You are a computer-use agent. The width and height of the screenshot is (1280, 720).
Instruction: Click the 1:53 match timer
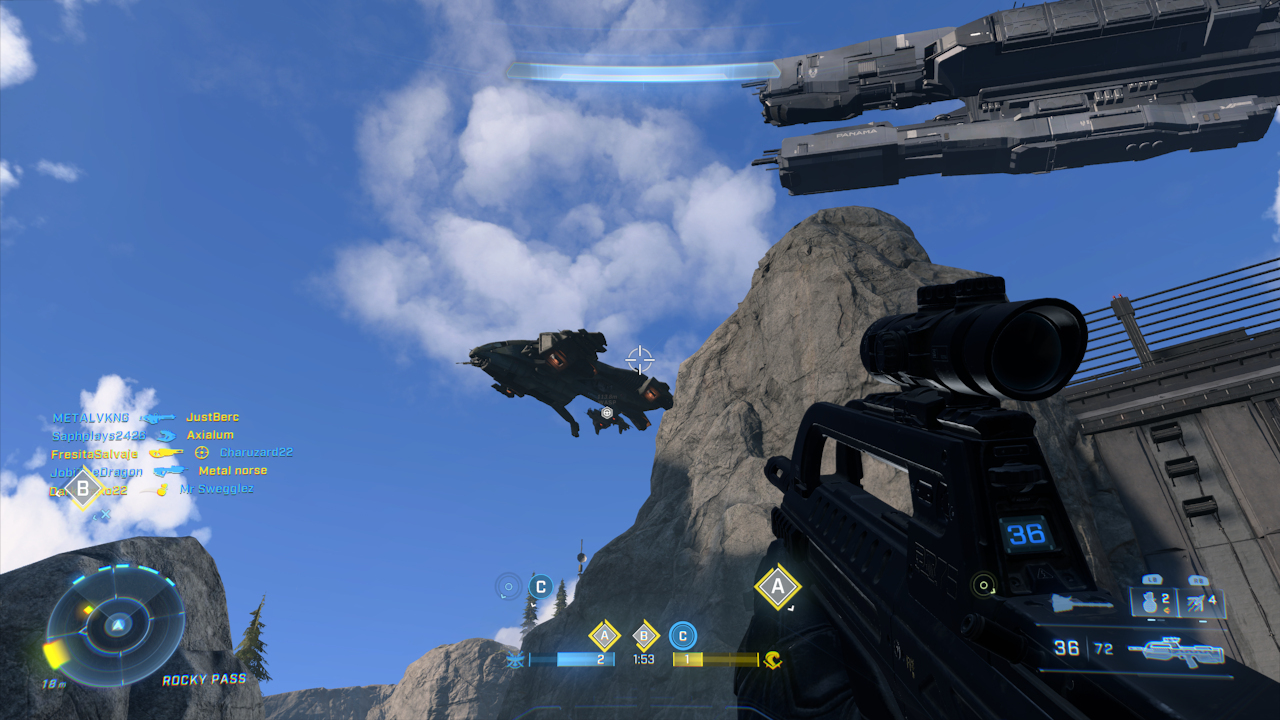point(643,658)
